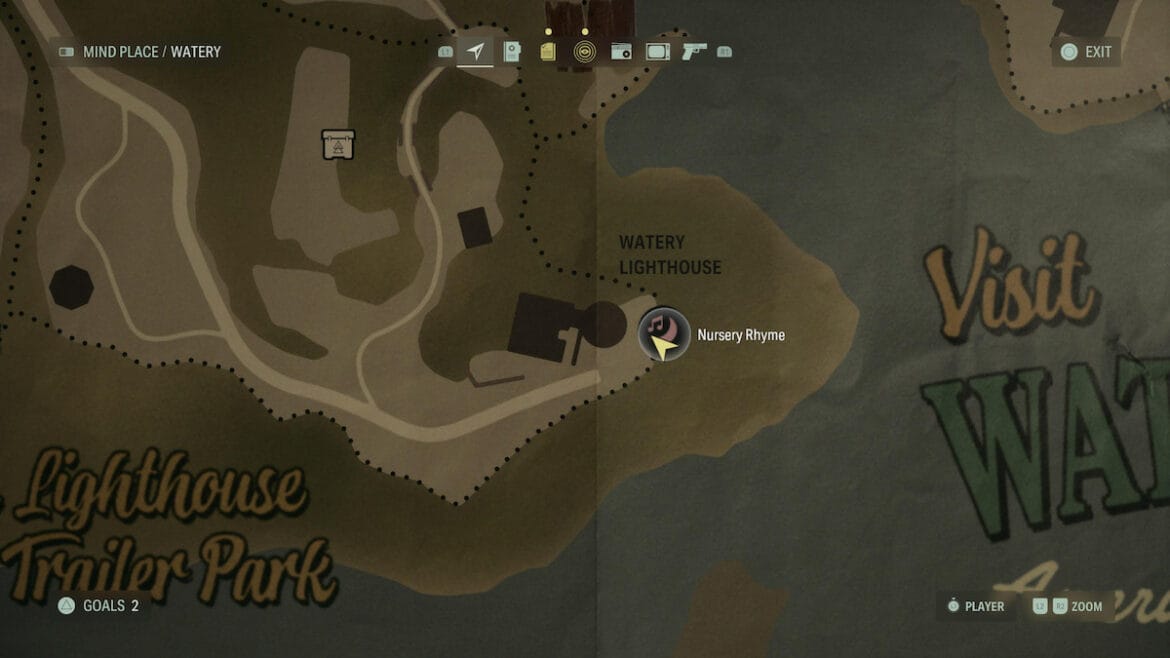This screenshot has height=658, width=1170.
Task: Open the case file folder tab
Action: 512,52
